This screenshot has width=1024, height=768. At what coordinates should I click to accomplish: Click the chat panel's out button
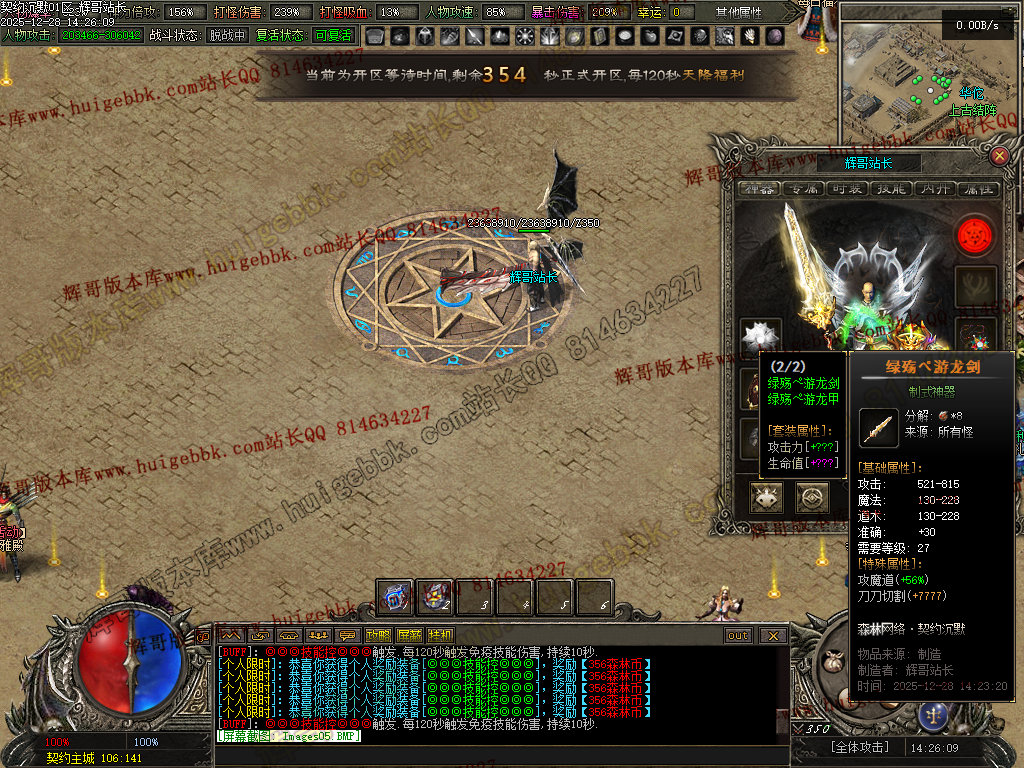click(738, 635)
